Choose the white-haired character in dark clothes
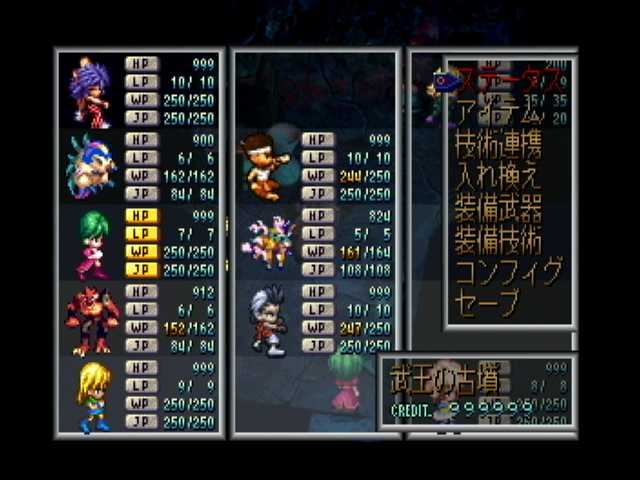The height and width of the screenshot is (480, 640). (263, 319)
